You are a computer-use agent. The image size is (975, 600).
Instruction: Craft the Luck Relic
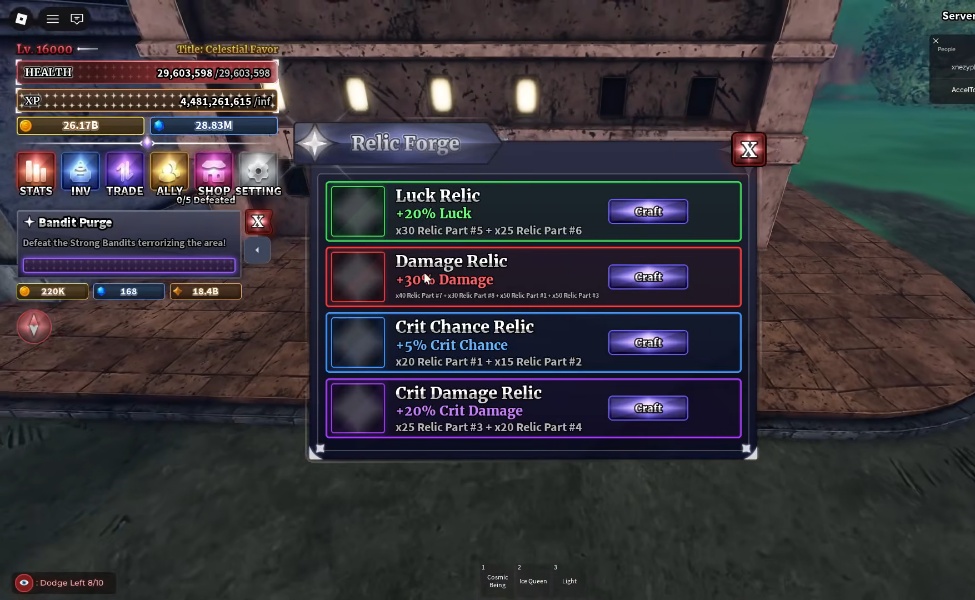[x=648, y=211]
